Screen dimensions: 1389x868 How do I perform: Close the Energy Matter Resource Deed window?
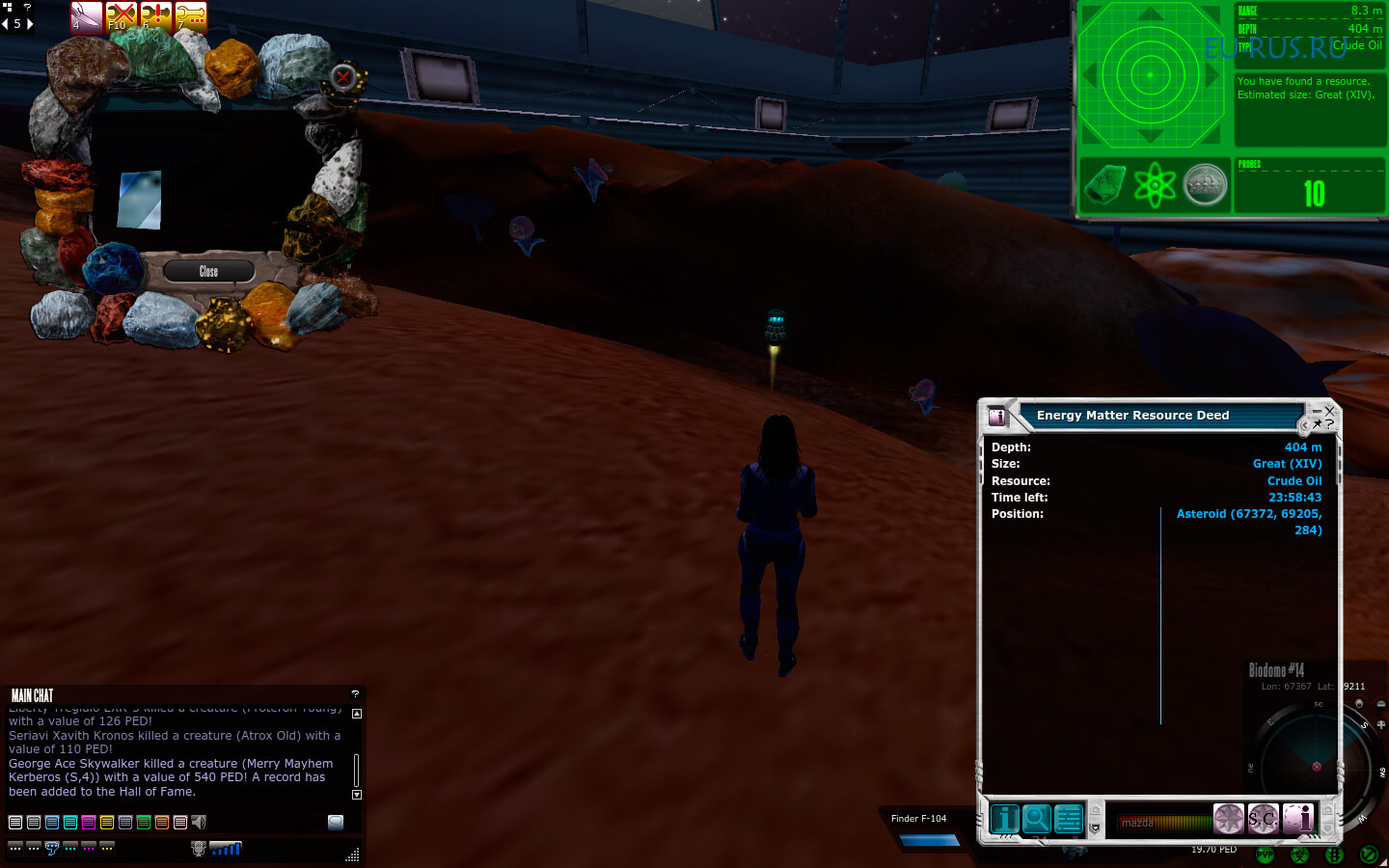pos(1329,411)
